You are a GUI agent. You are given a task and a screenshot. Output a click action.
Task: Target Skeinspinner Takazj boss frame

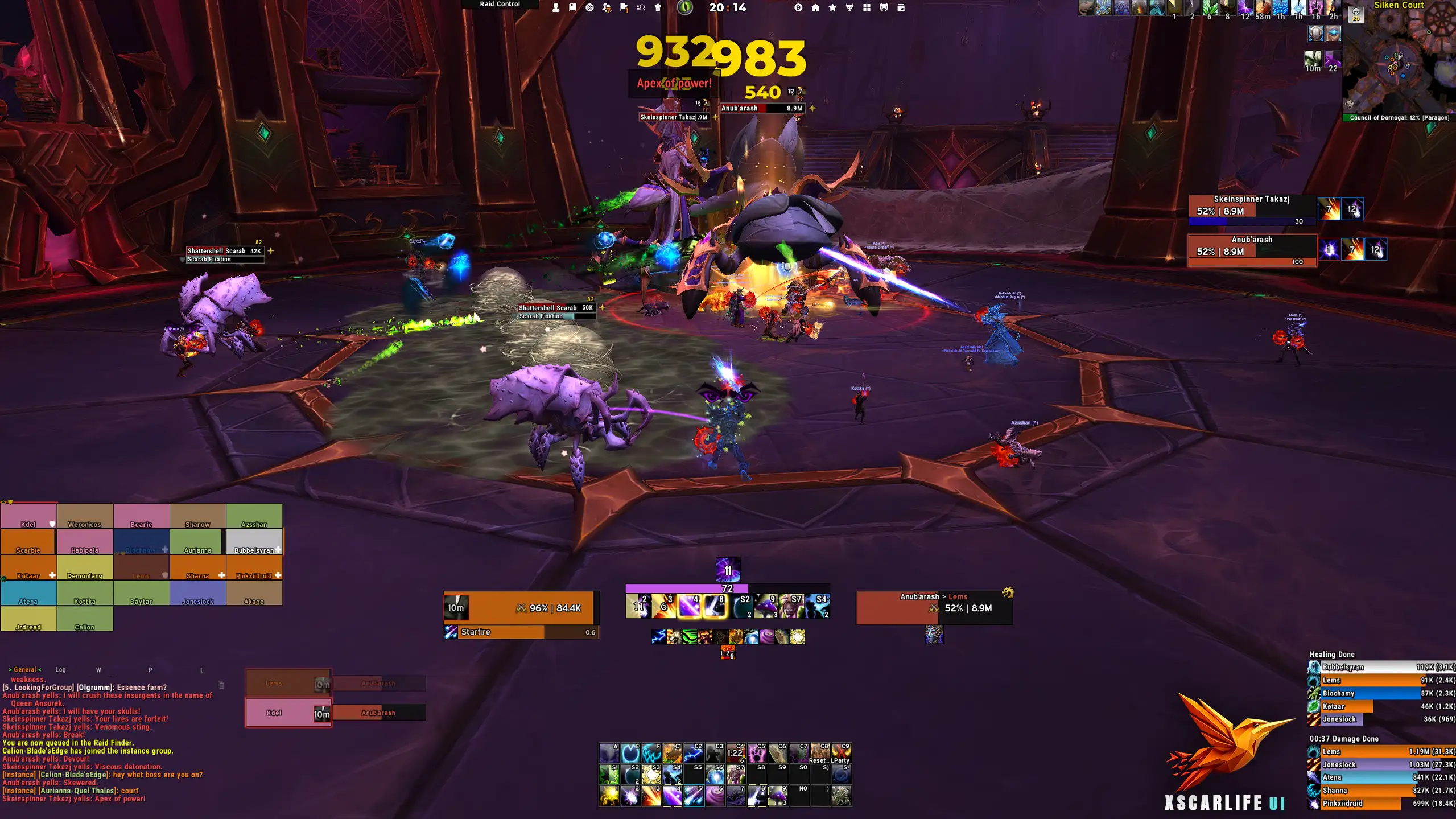click(x=1252, y=206)
